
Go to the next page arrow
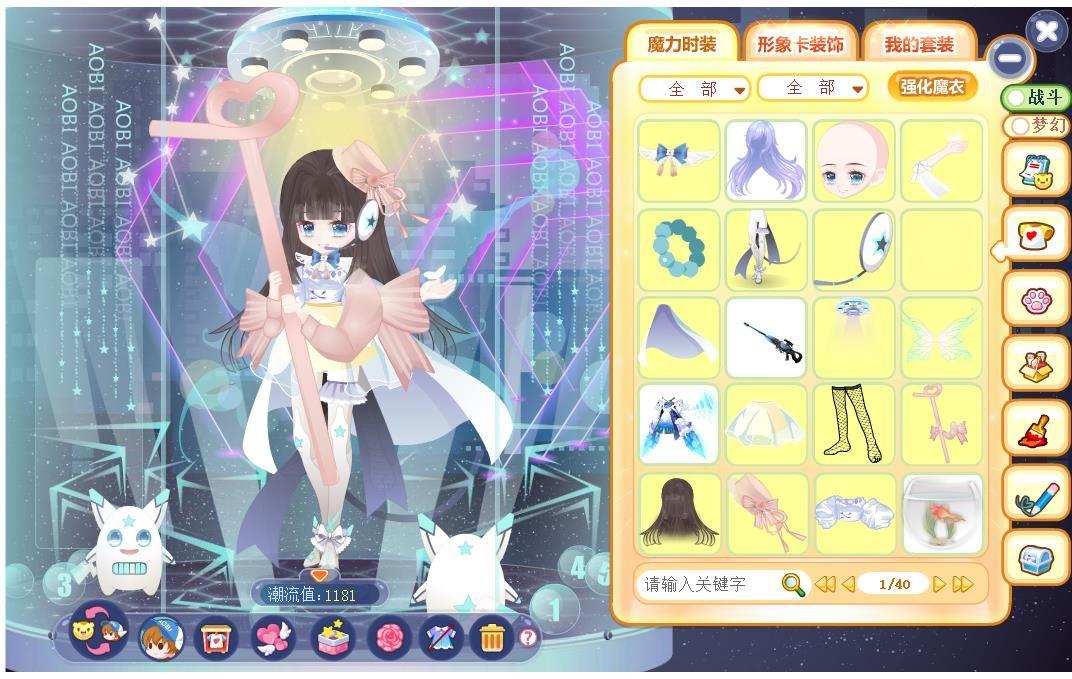pyautogui.click(x=939, y=584)
